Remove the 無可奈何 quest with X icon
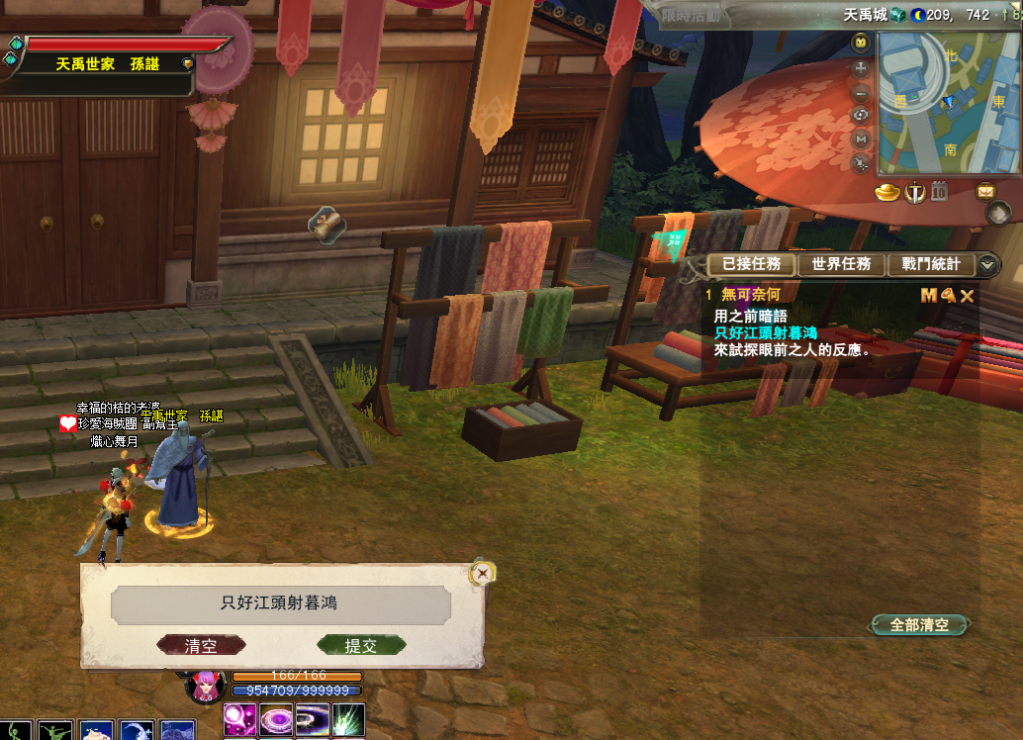Viewport: 1023px width, 740px height. click(x=967, y=295)
